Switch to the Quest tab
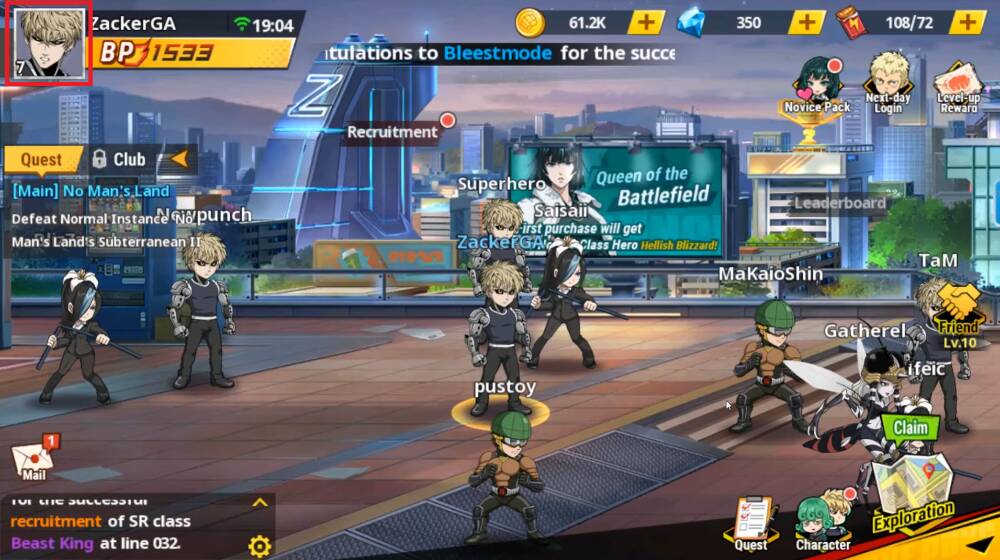Screen dimensions: 1000x560 pos(42,159)
